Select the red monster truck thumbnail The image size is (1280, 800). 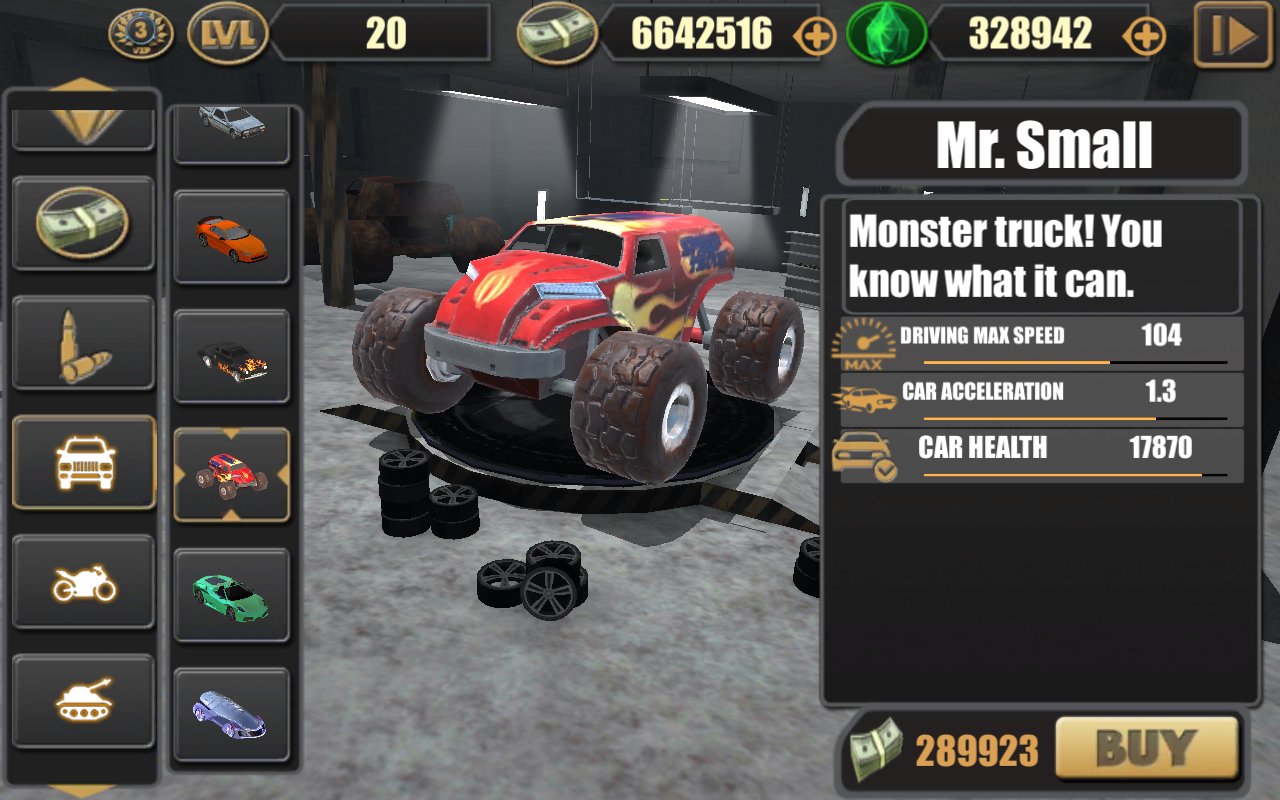(x=231, y=475)
